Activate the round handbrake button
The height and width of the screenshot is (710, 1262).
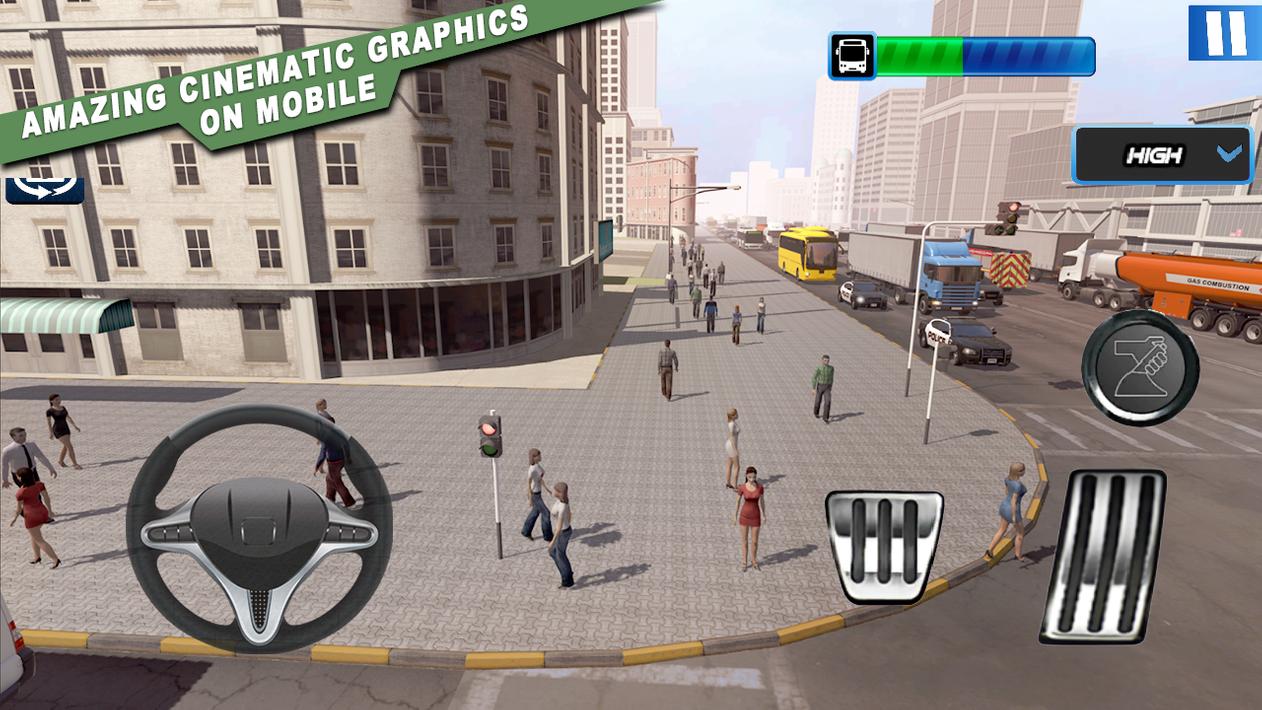pyautogui.click(x=1140, y=367)
